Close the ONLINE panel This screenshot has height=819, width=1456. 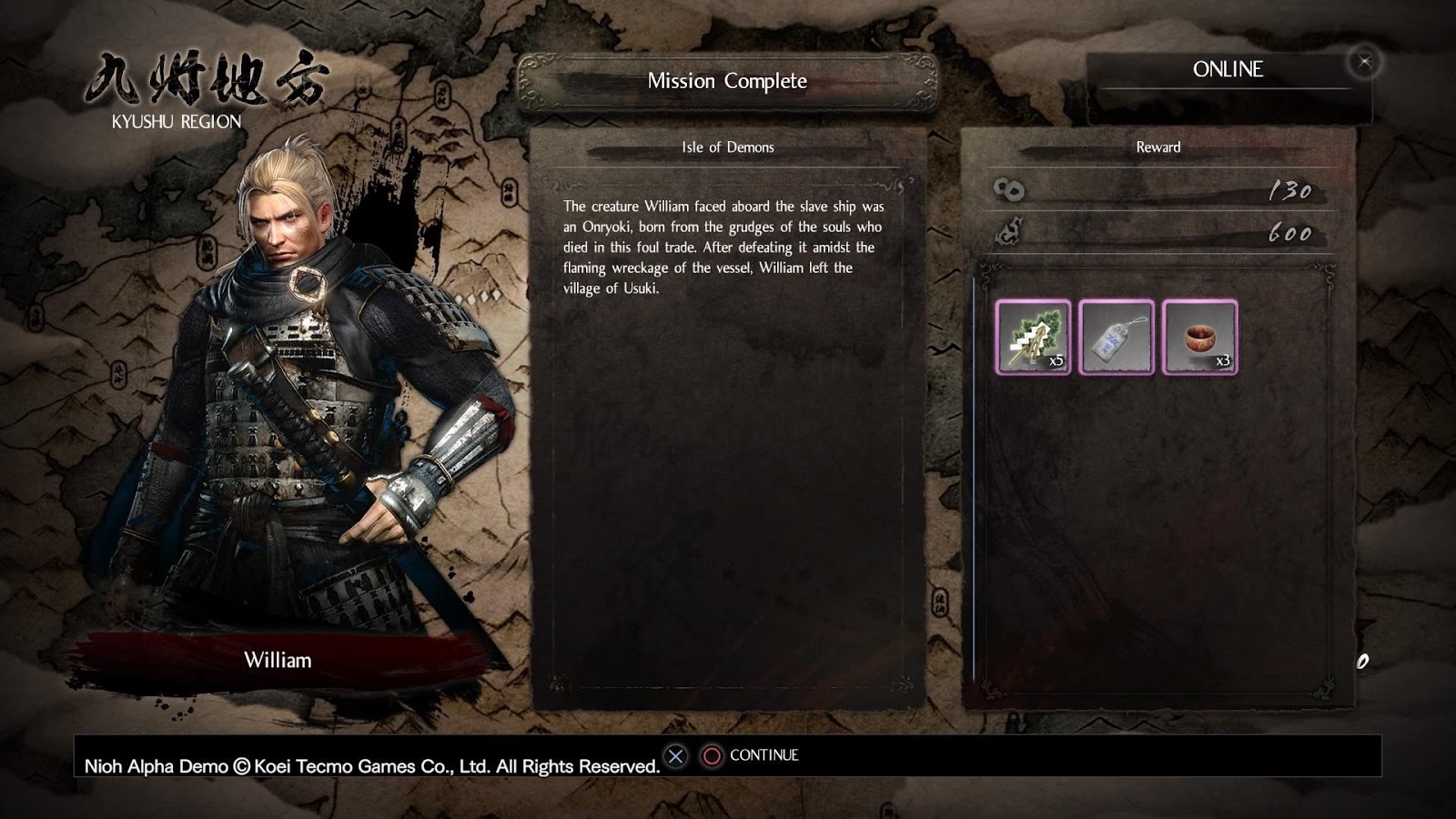[x=1364, y=63]
